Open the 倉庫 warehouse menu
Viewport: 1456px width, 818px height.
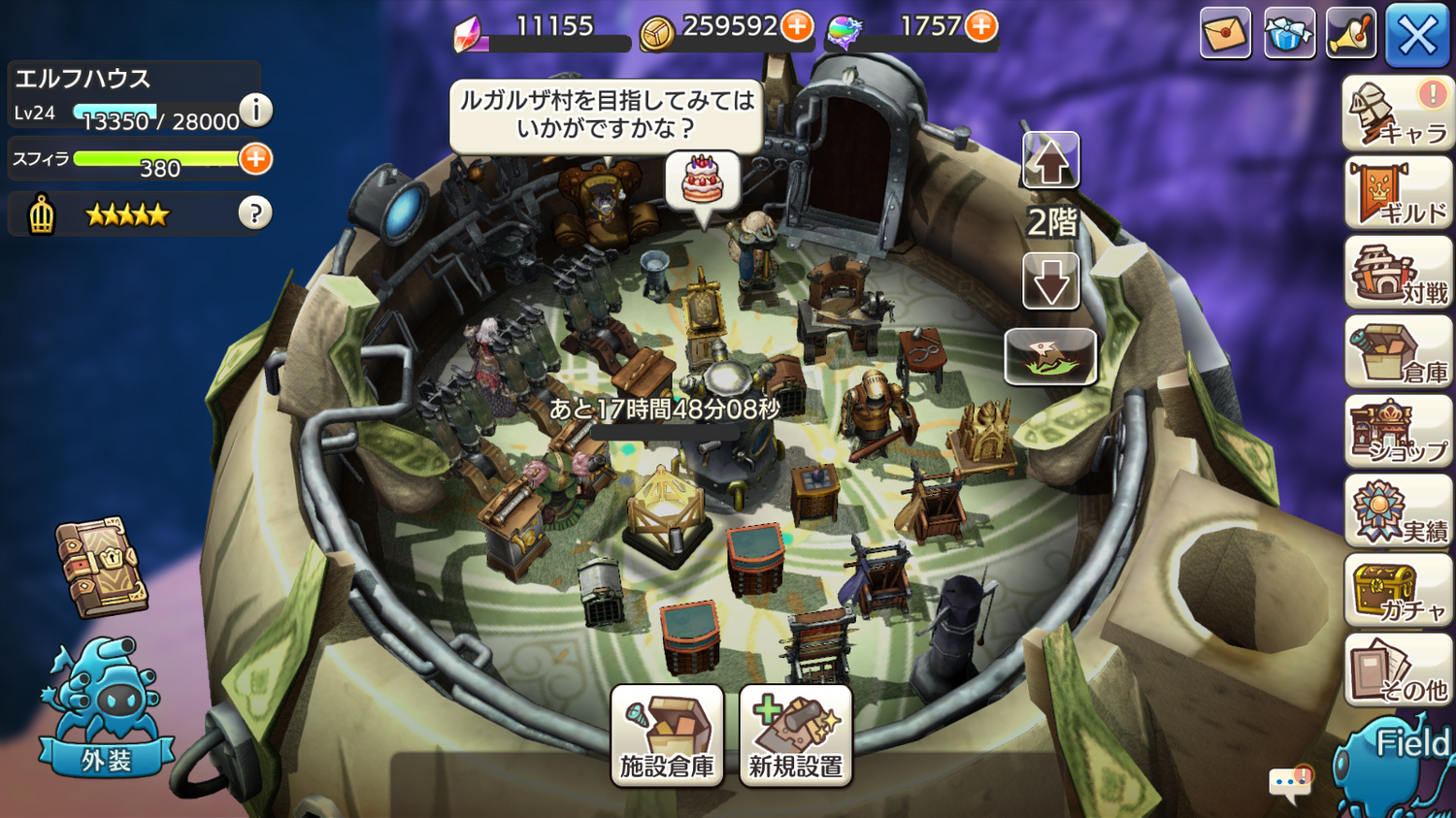1398,353
